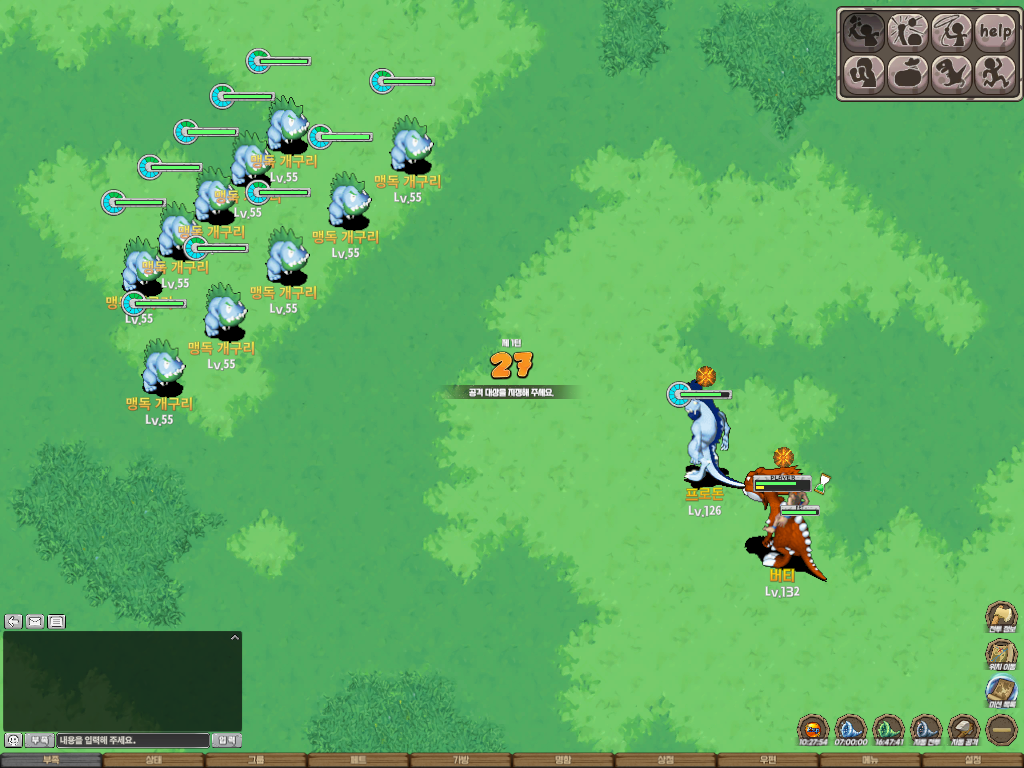This screenshot has width=1024, height=768.
Task: Open the 우편 mail tab
Action: pyautogui.click(x=767, y=760)
